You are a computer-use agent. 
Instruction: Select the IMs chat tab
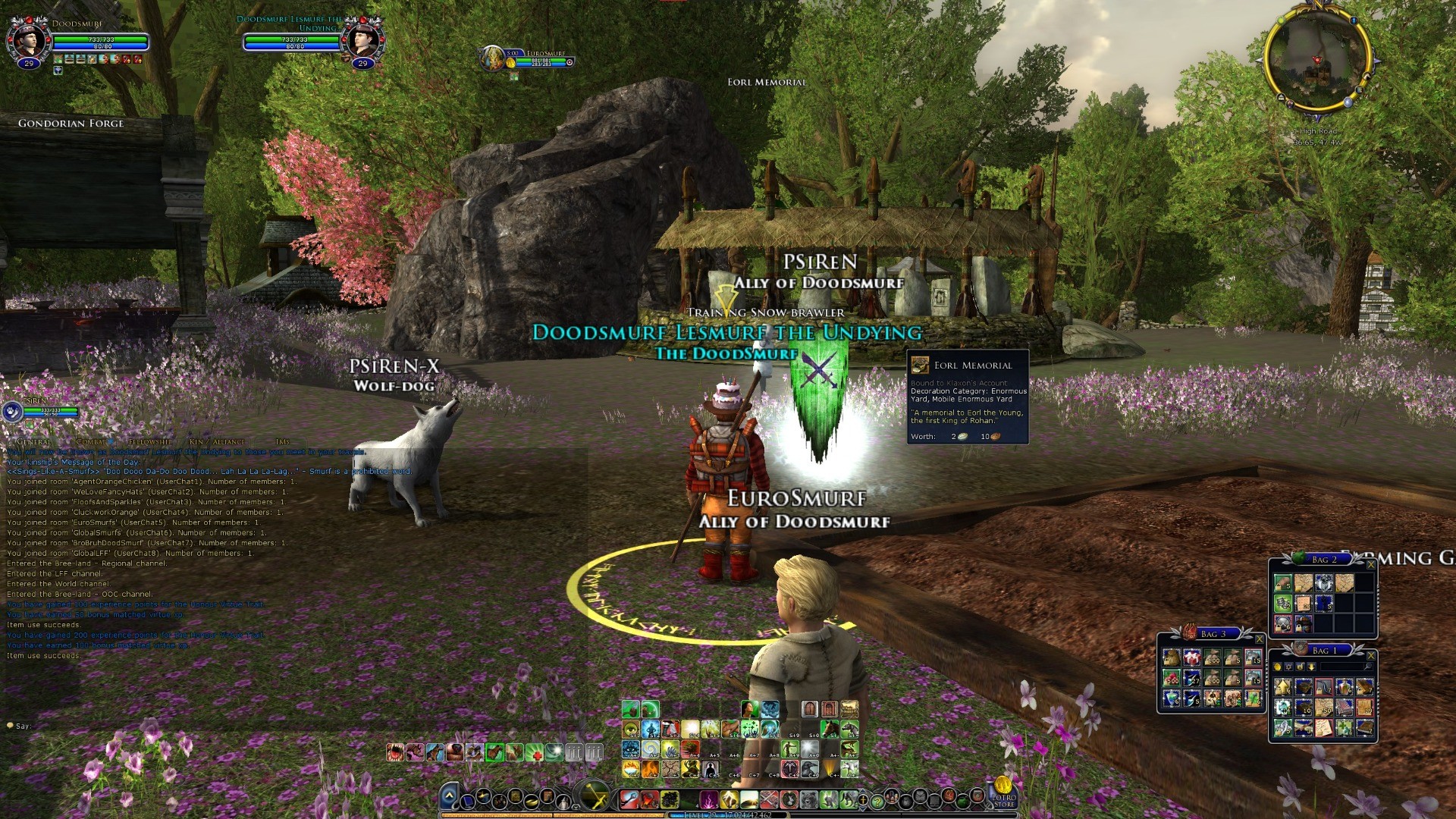tap(283, 441)
